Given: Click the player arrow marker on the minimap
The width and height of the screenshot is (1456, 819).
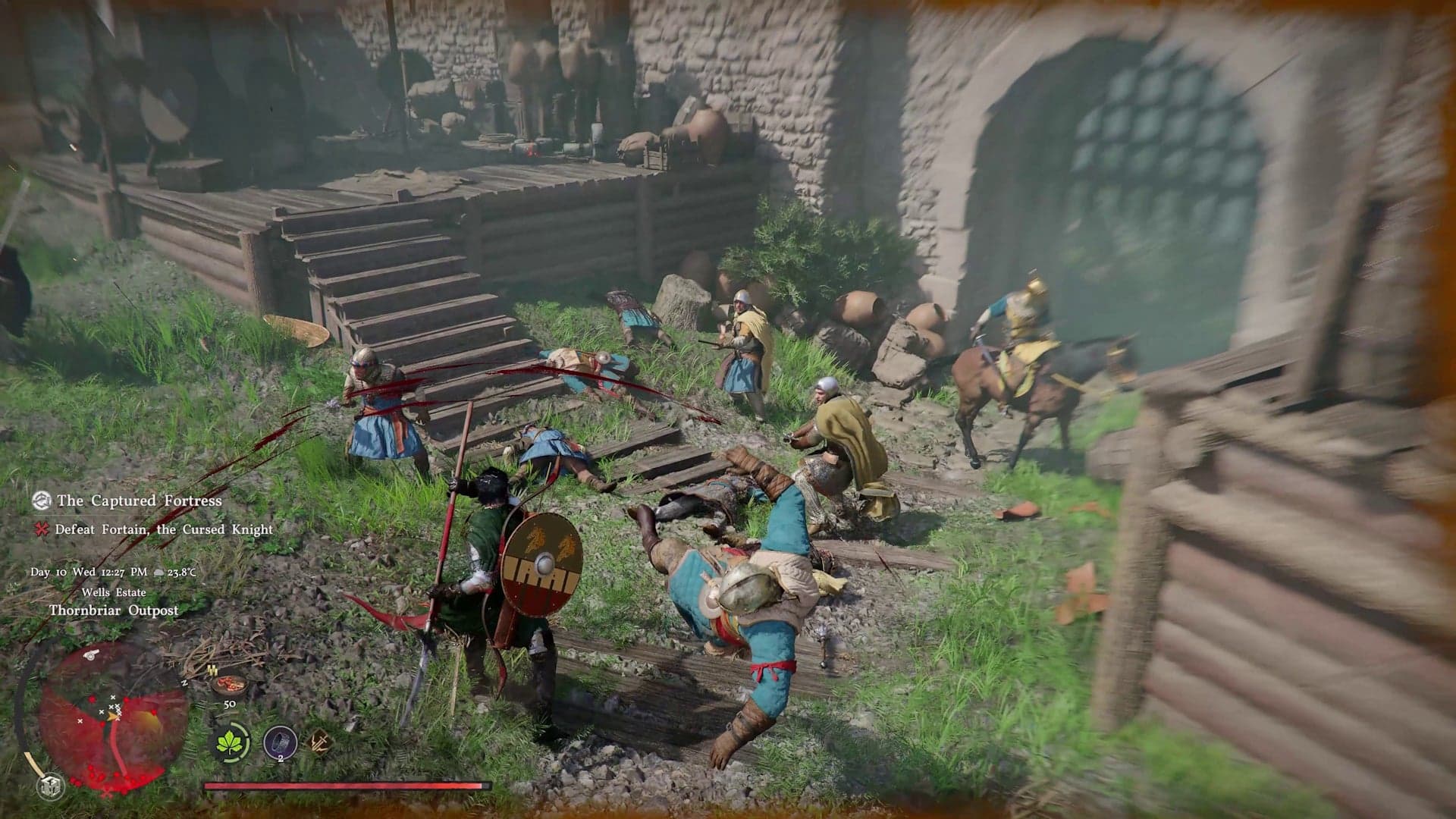Looking at the screenshot, I should tap(113, 716).
